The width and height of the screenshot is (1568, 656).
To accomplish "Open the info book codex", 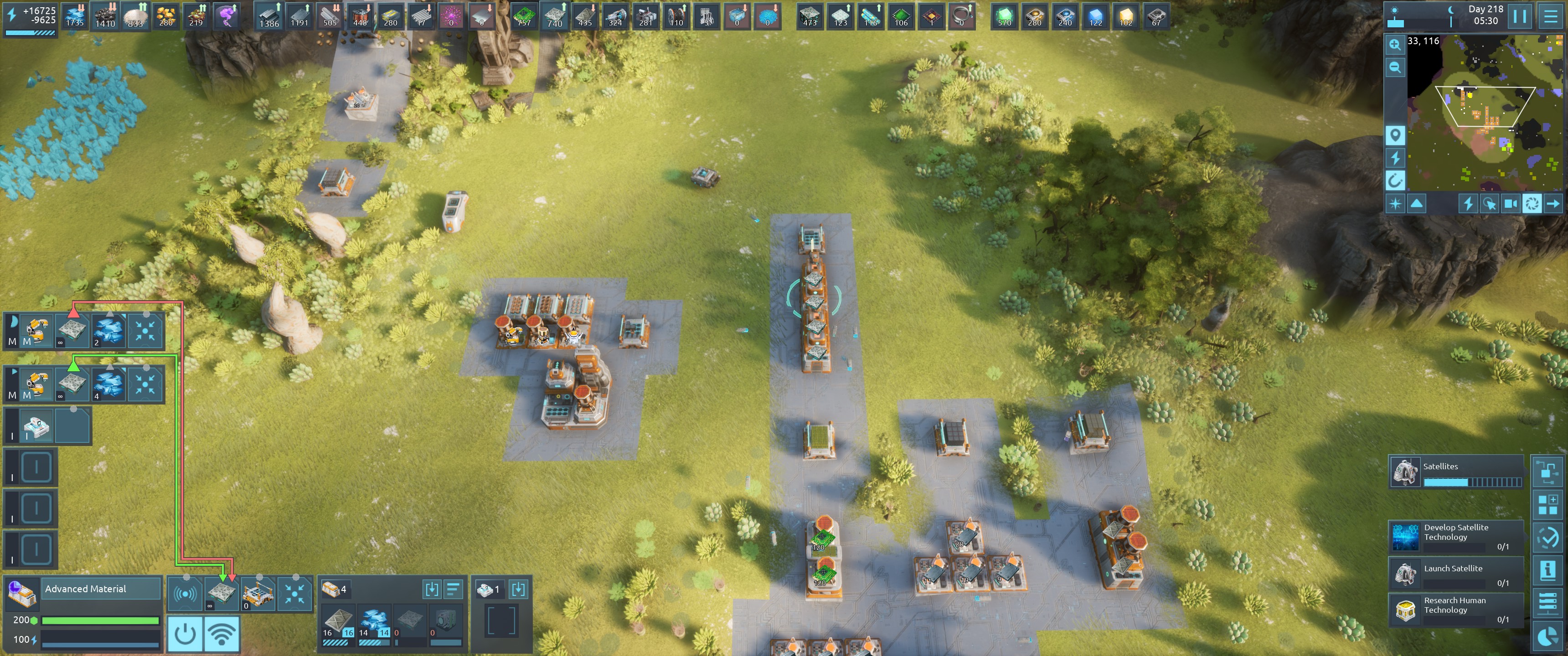I will click(1547, 570).
